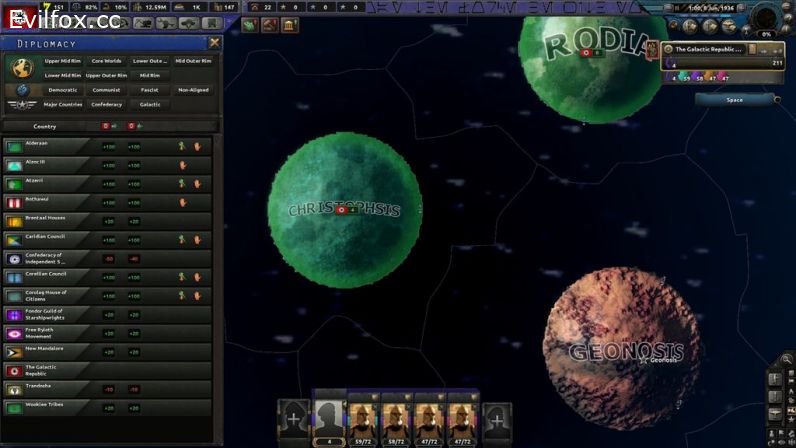Select the Upper Mid Rim filter
This screenshot has width=796, height=448.
62,61
